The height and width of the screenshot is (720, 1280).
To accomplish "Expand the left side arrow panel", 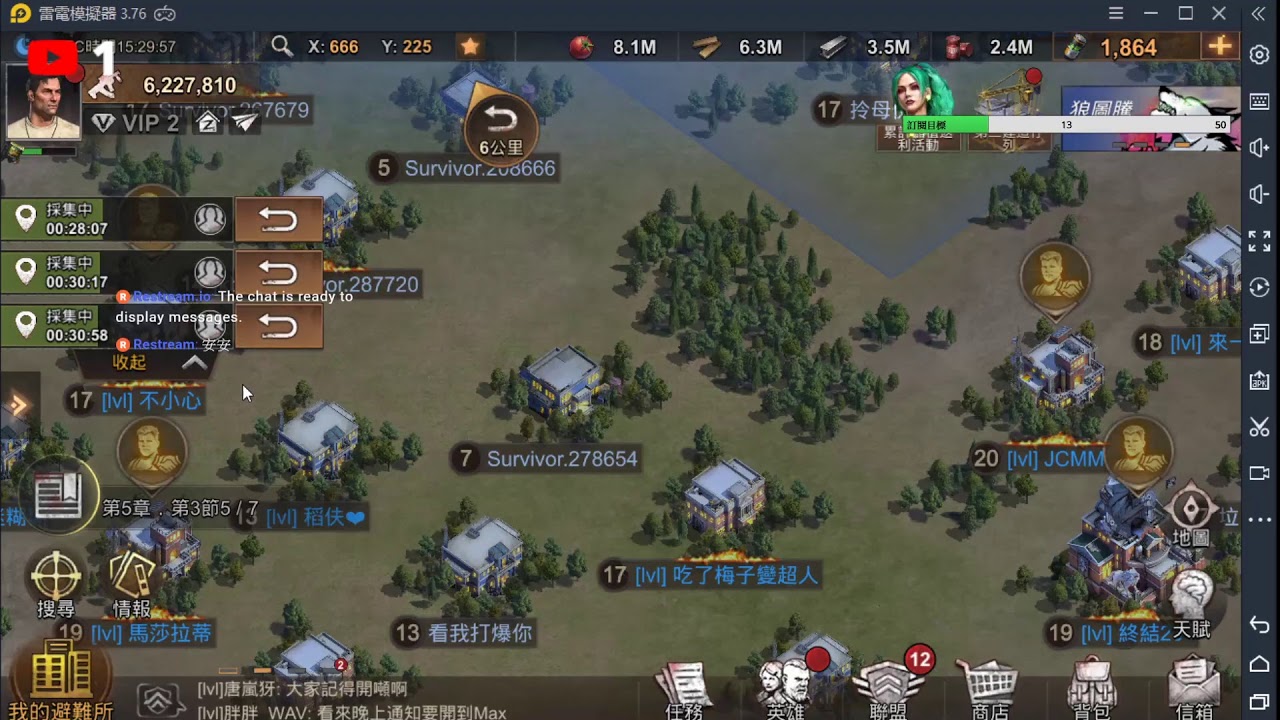I will (x=18, y=404).
